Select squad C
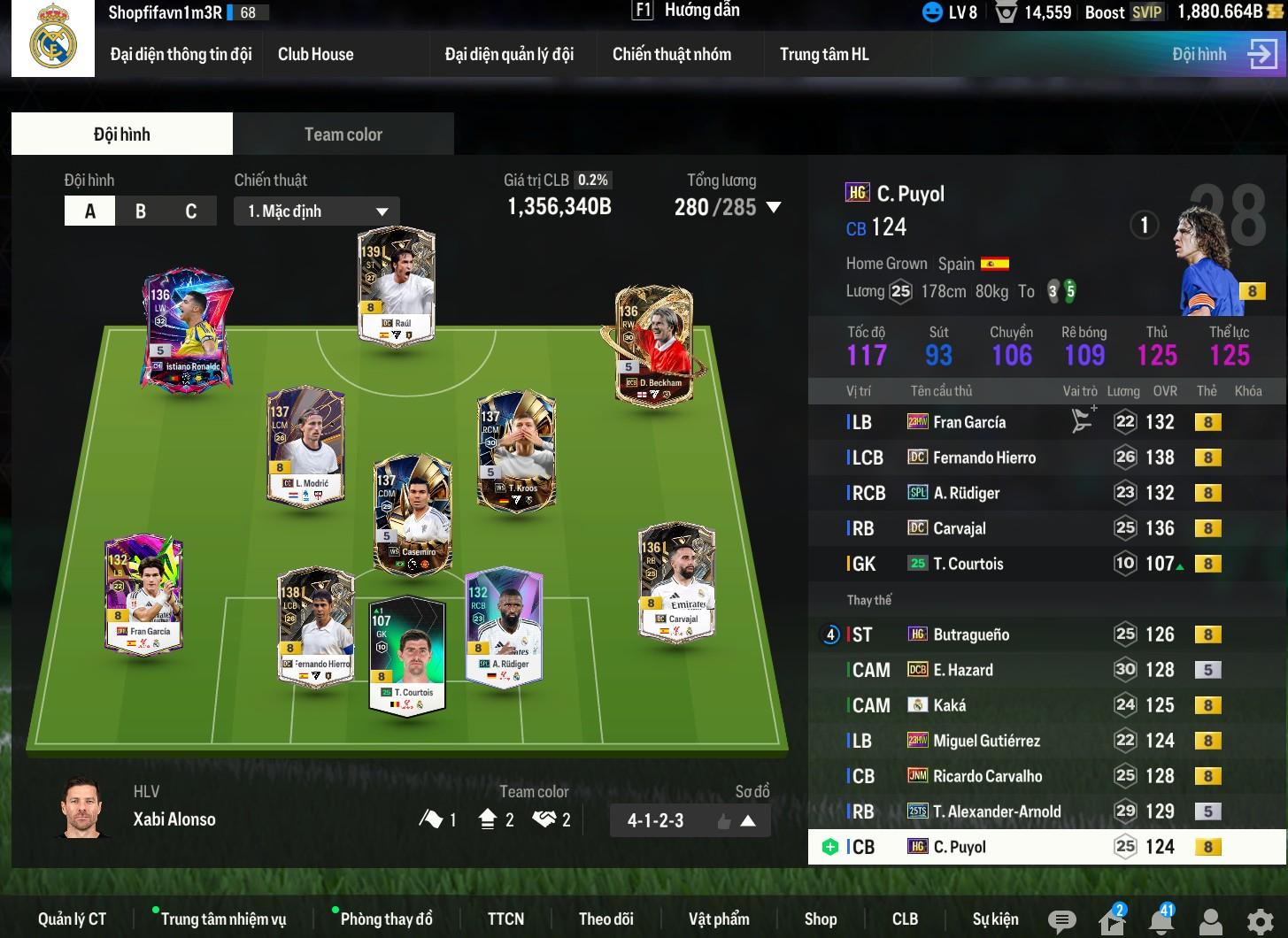The image size is (1288, 938). [190, 211]
